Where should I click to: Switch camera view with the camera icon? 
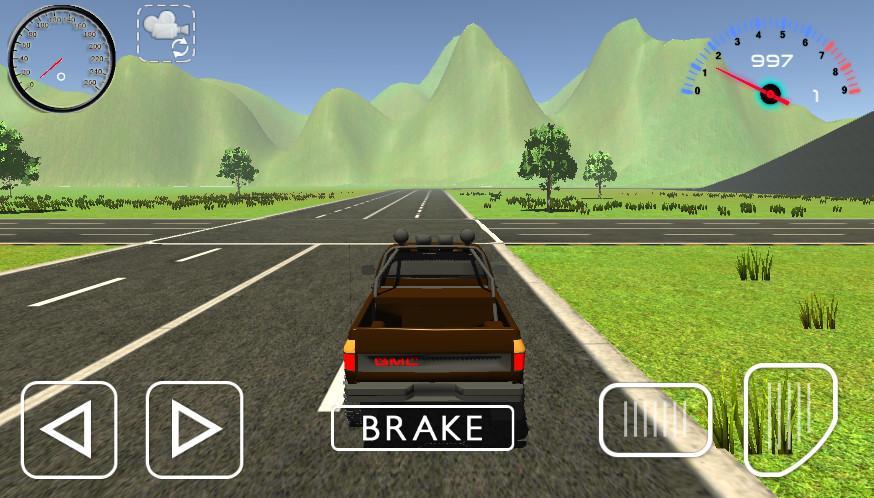[166, 34]
